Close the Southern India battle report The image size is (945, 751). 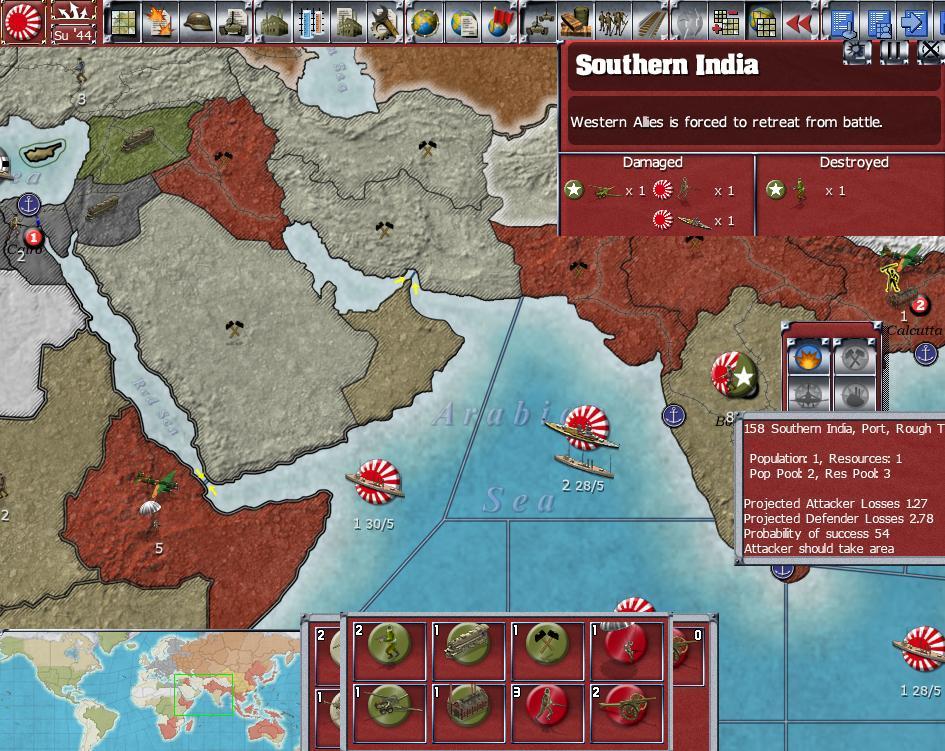point(928,51)
